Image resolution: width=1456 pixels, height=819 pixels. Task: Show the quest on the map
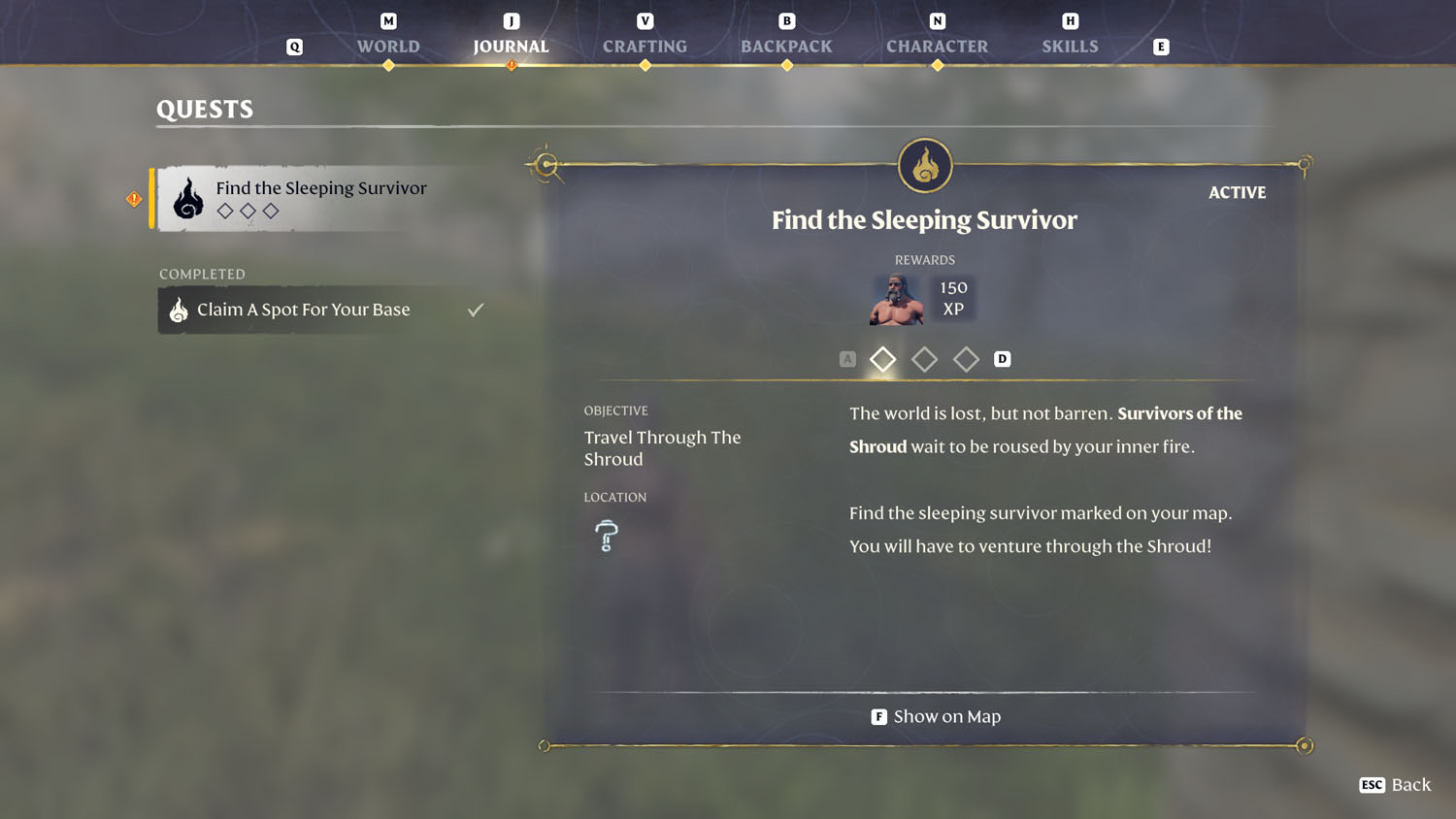pos(936,716)
